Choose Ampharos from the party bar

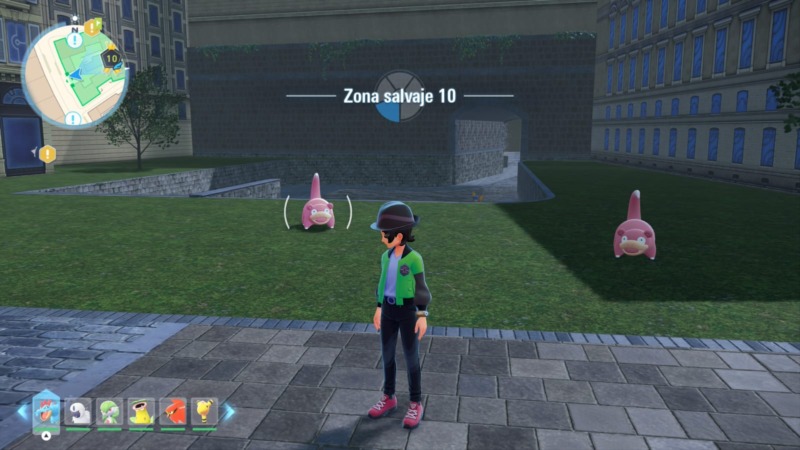(205, 411)
